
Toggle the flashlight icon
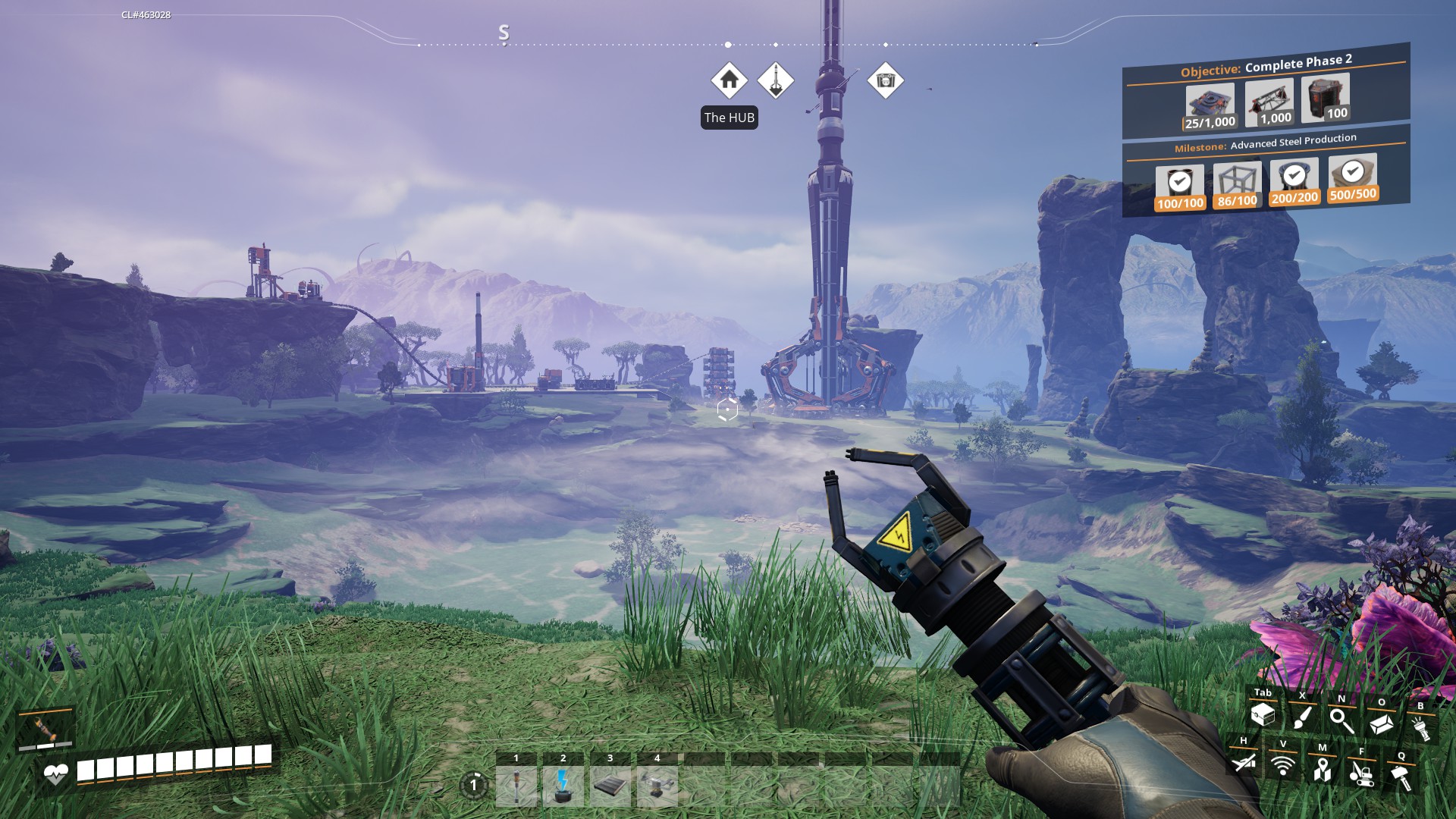[x=1420, y=727]
